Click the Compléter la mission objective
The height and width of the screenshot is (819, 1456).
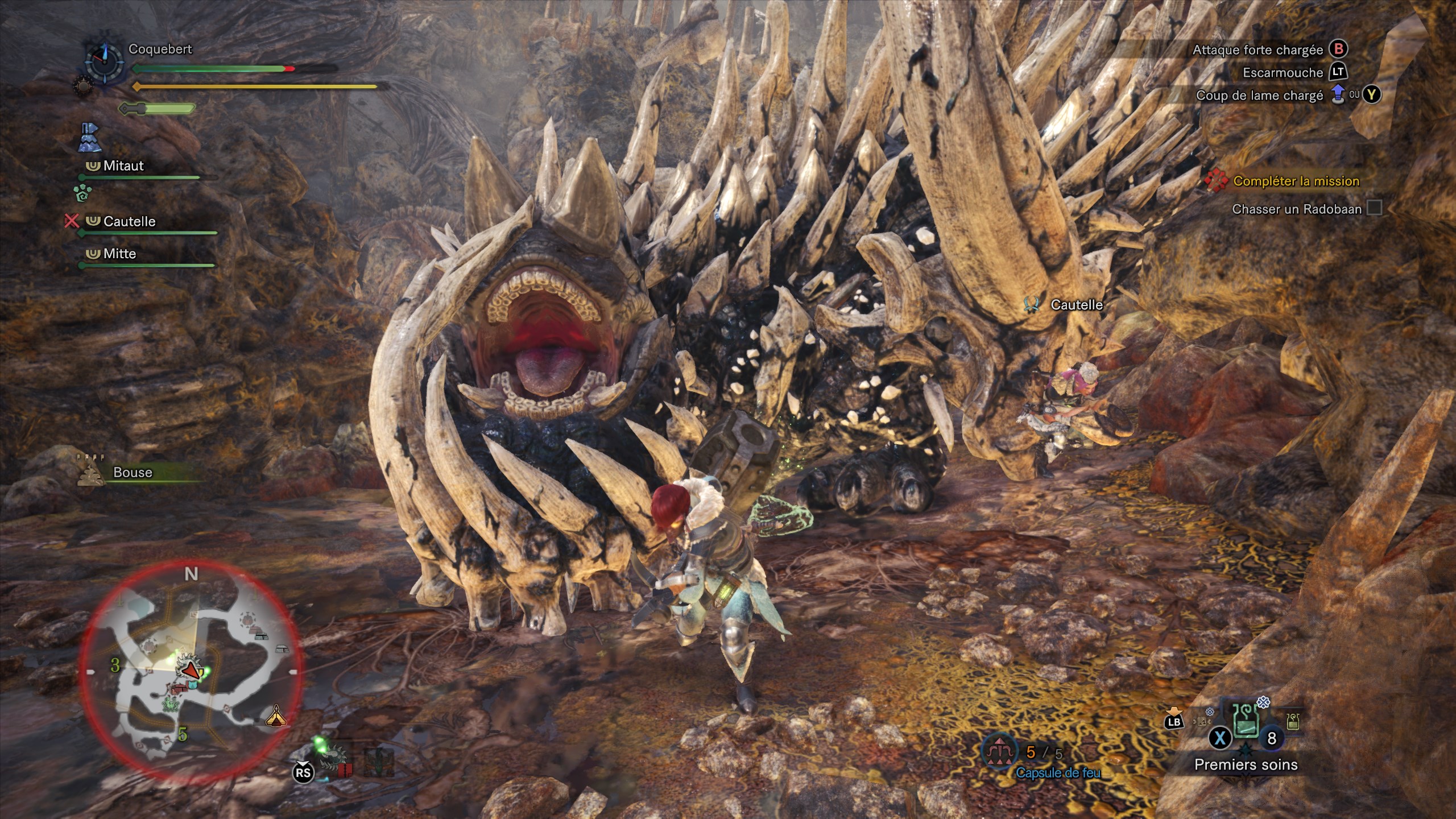coord(1296,181)
